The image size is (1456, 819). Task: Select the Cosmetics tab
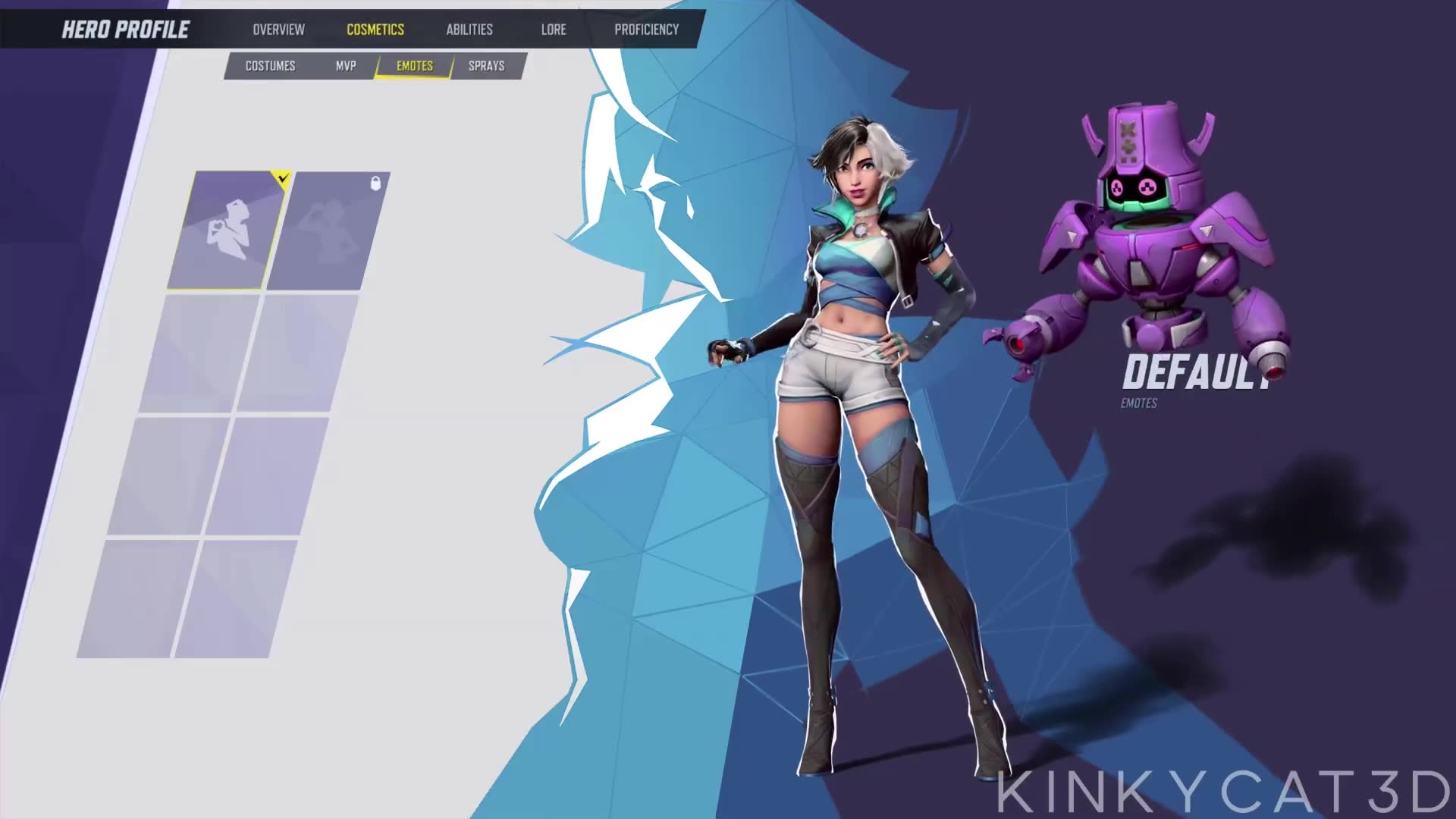click(x=375, y=30)
